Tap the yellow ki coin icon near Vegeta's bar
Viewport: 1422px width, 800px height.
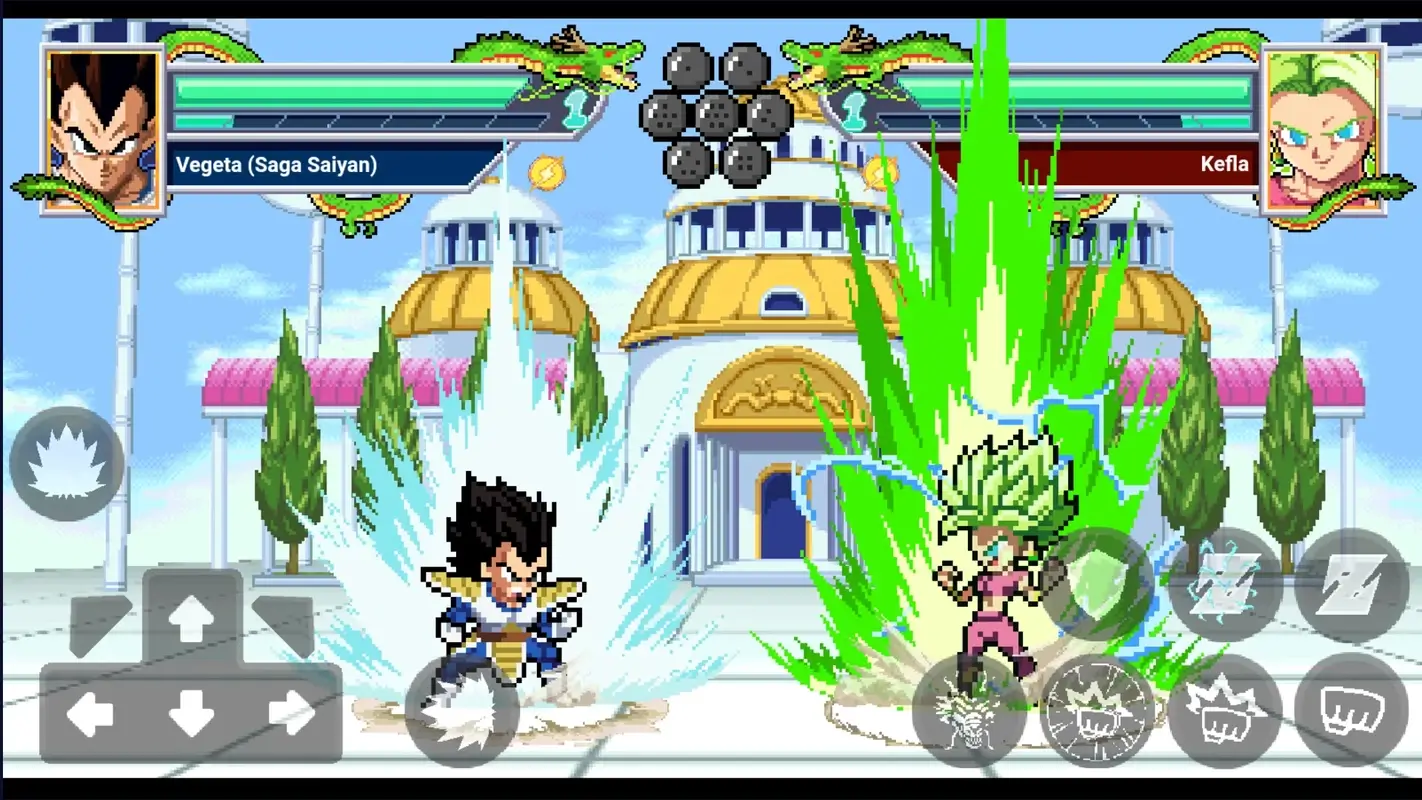(x=545, y=174)
